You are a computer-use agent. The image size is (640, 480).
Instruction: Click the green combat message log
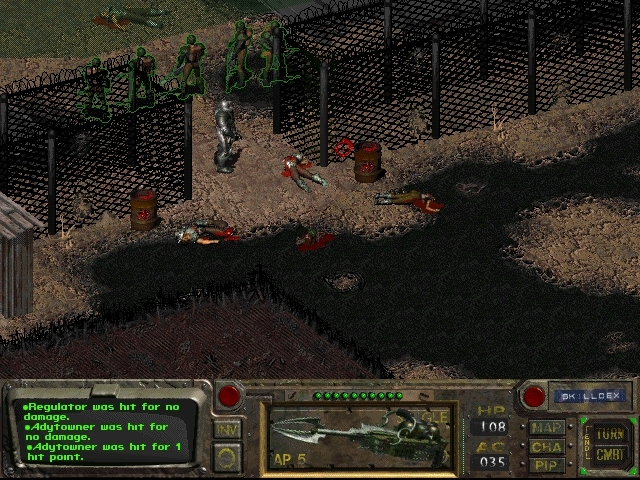click(106, 430)
